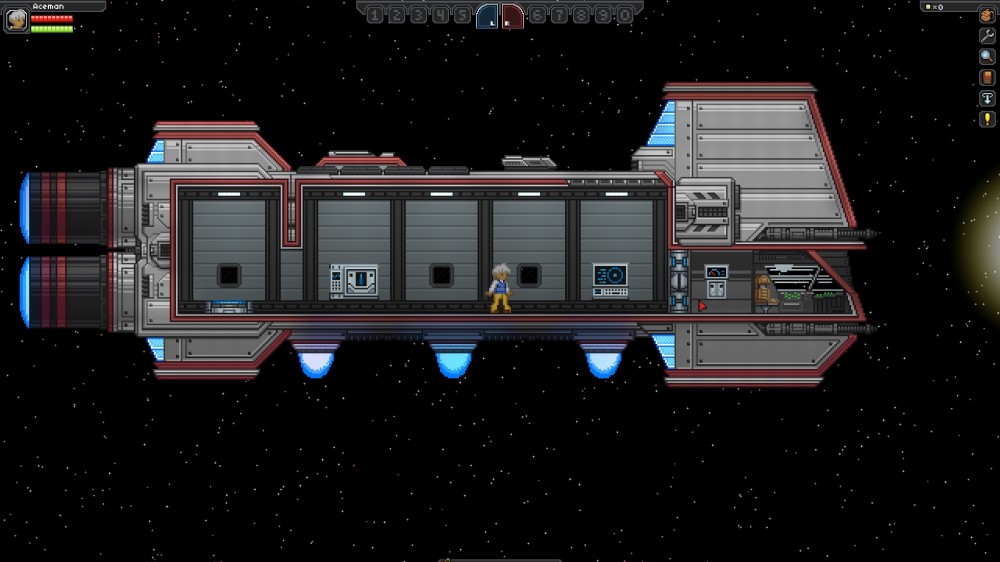Open the exclamation mark quest log

pyautogui.click(x=987, y=119)
